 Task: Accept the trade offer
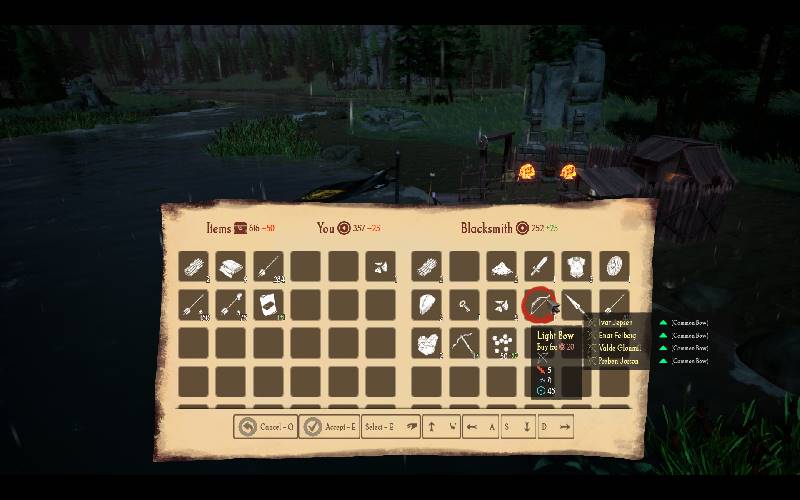tap(328, 427)
